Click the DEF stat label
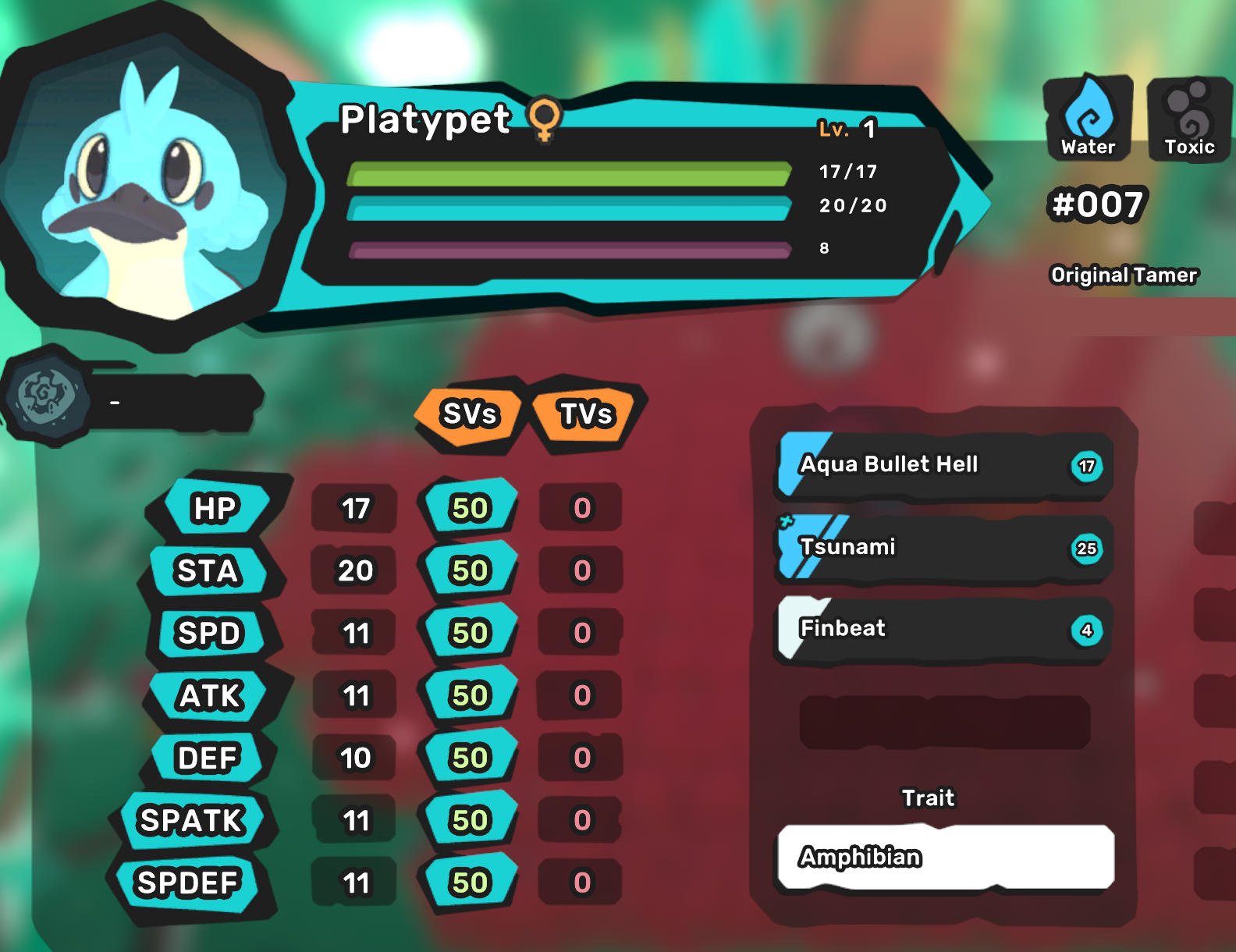 (x=208, y=758)
